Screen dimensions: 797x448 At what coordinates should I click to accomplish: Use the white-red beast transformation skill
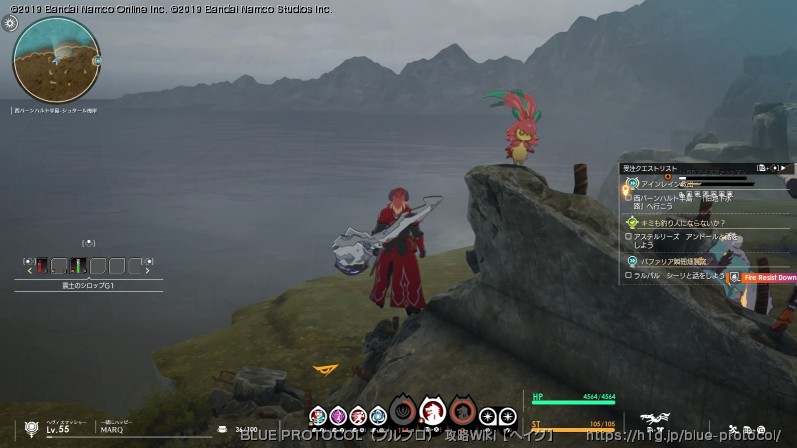[x=432, y=410]
